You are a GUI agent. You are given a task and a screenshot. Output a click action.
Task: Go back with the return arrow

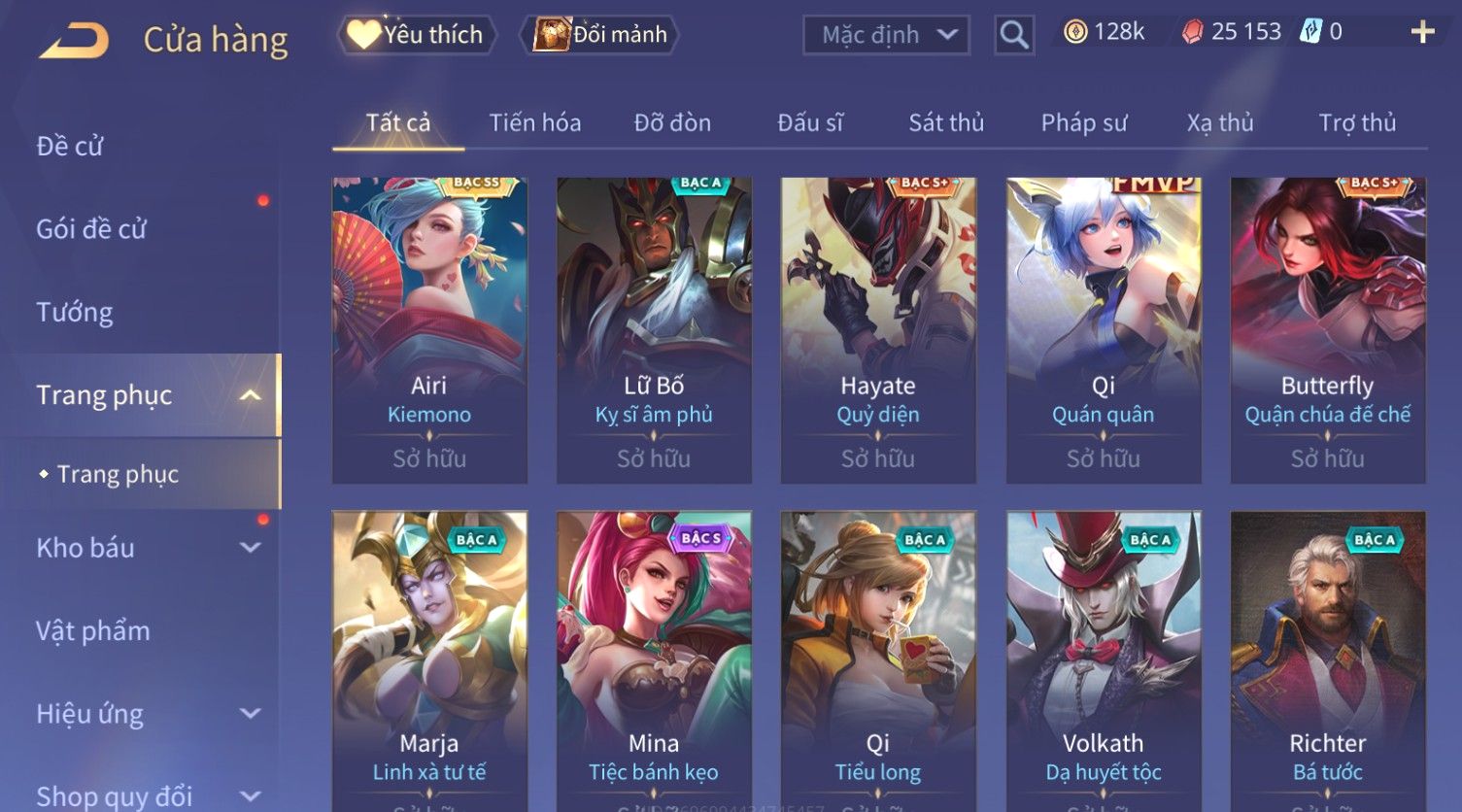pos(74,41)
